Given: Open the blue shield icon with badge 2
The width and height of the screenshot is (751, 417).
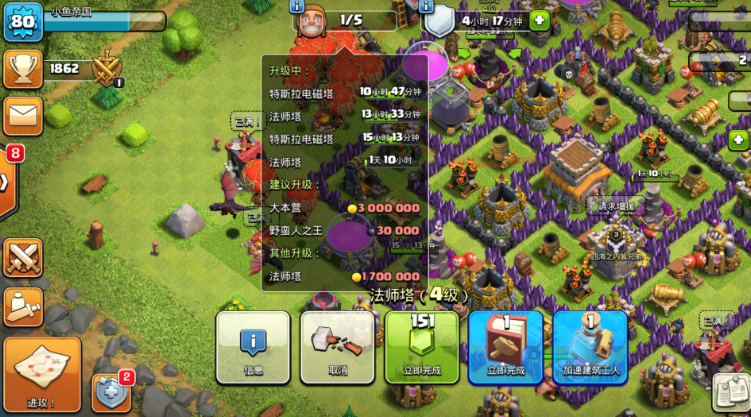Looking at the screenshot, I should [x=111, y=393].
